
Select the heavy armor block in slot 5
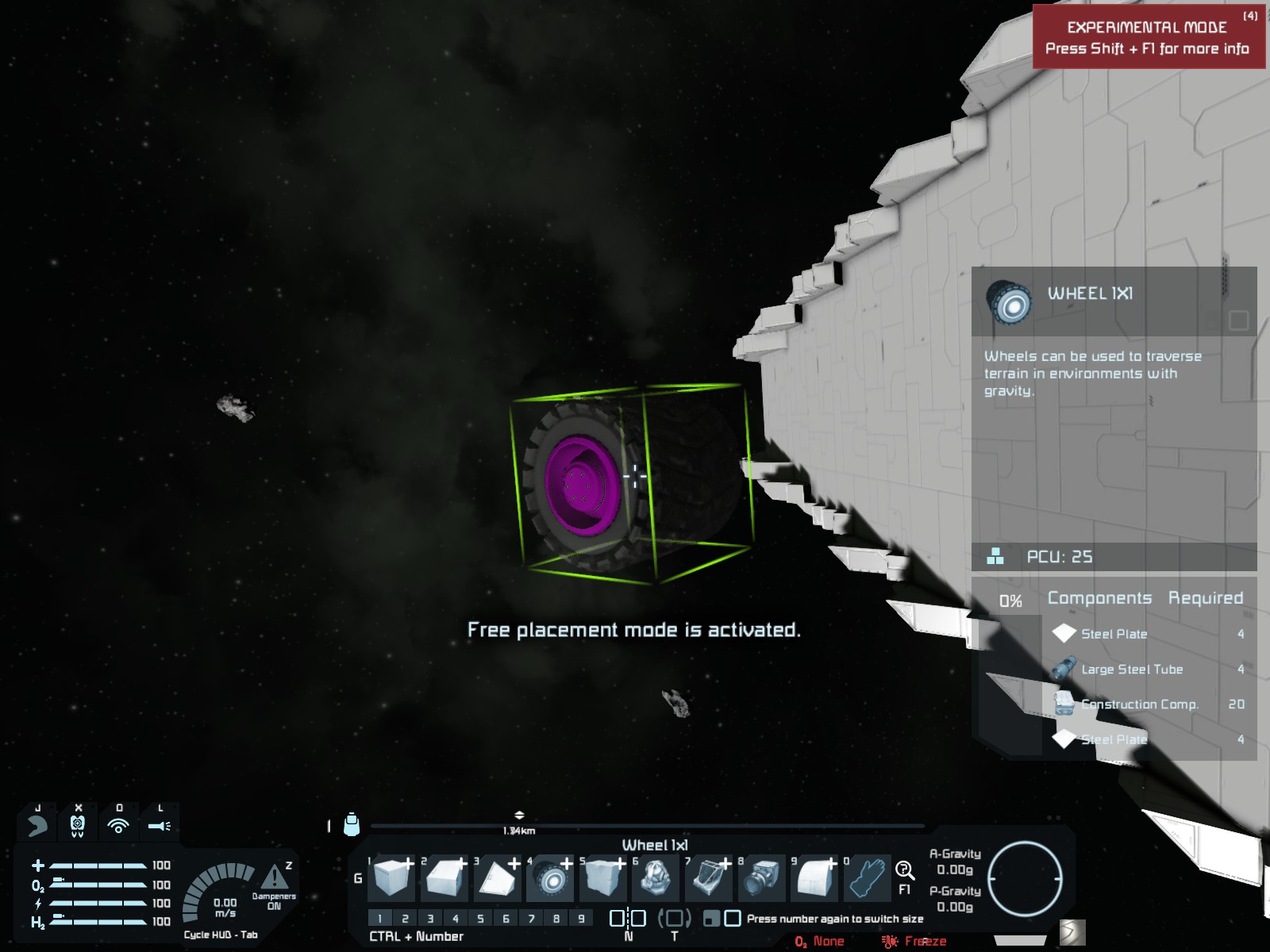click(603, 878)
